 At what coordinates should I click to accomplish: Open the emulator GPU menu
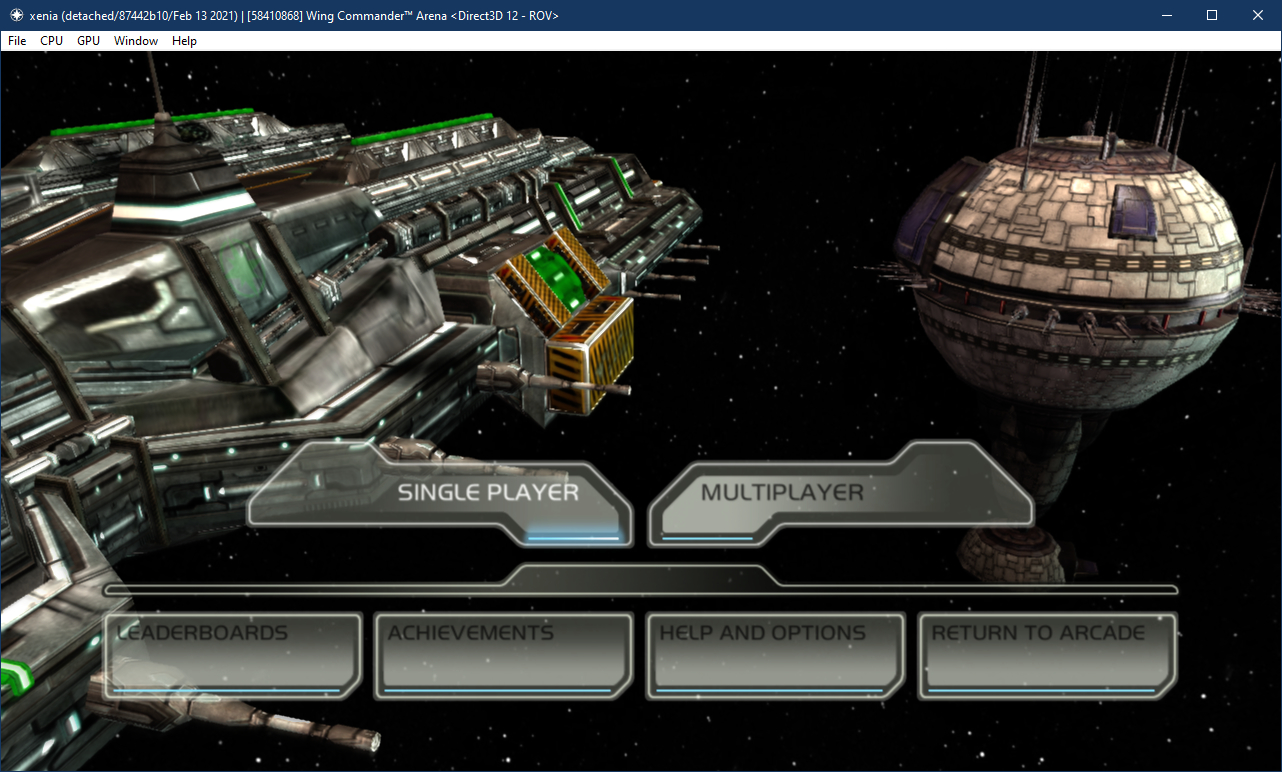coord(88,41)
